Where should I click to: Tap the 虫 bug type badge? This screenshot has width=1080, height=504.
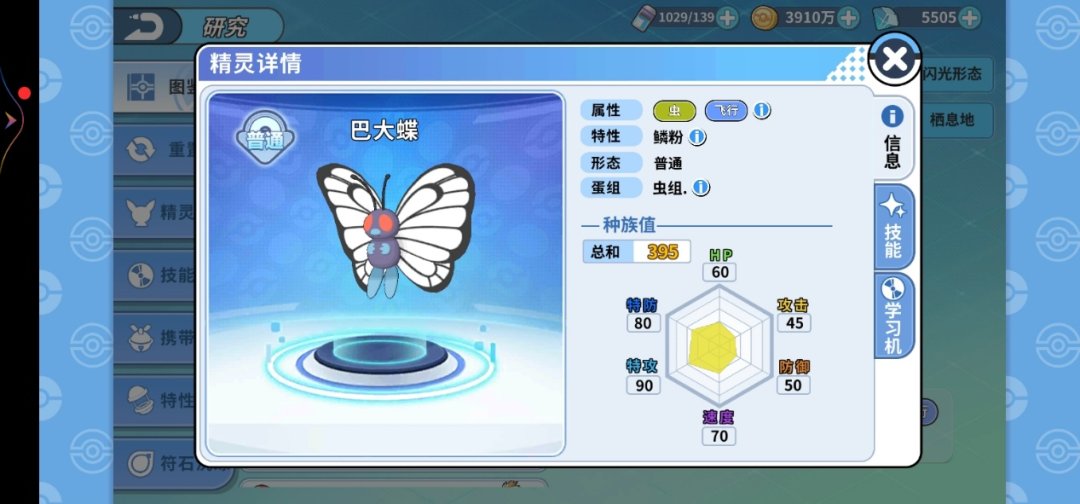click(x=675, y=110)
